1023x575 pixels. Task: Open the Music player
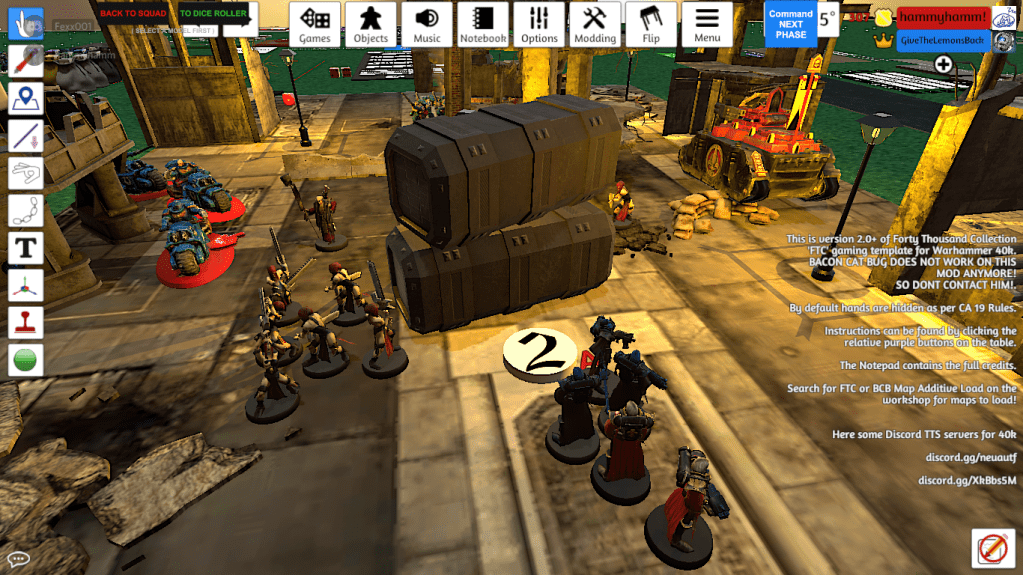(x=427, y=24)
